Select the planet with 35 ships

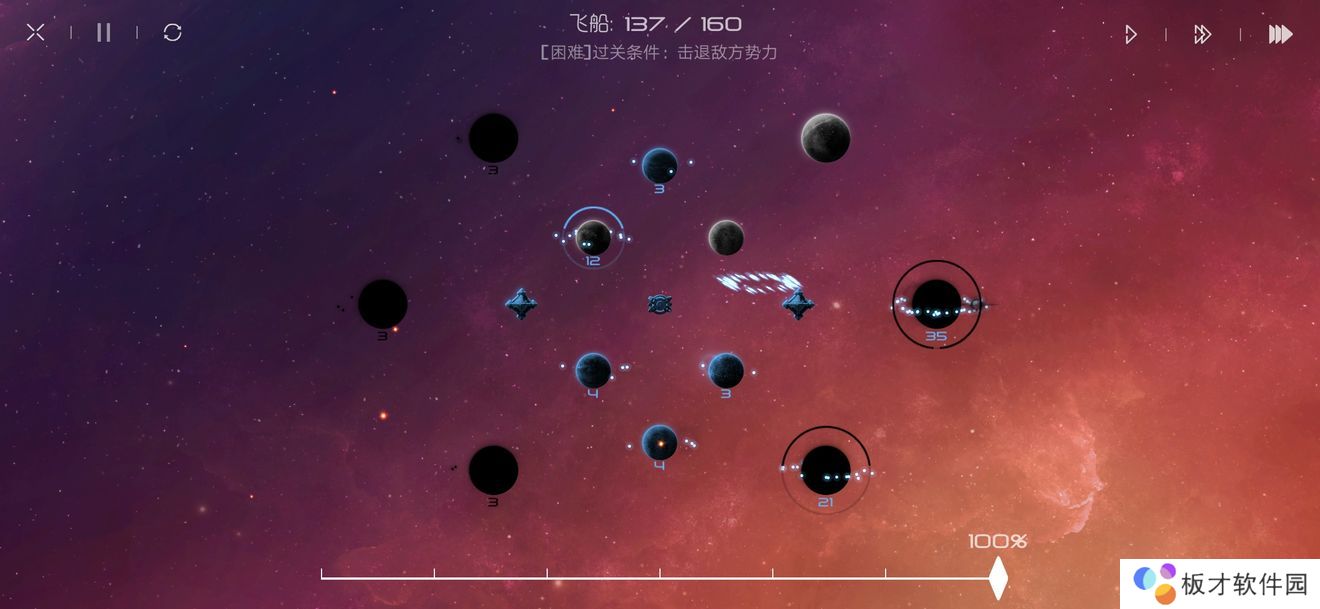coord(937,302)
